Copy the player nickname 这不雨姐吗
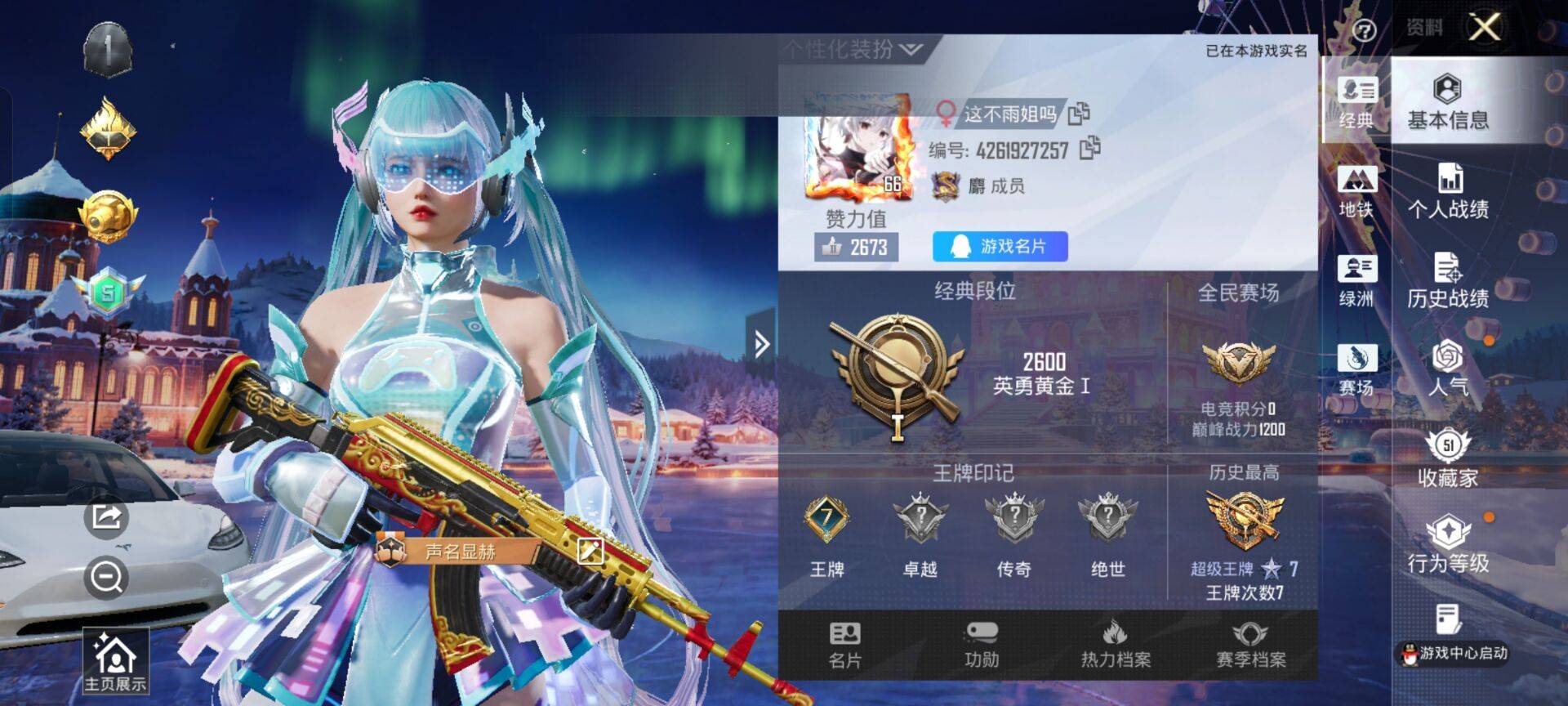1568x706 pixels. point(1080,115)
